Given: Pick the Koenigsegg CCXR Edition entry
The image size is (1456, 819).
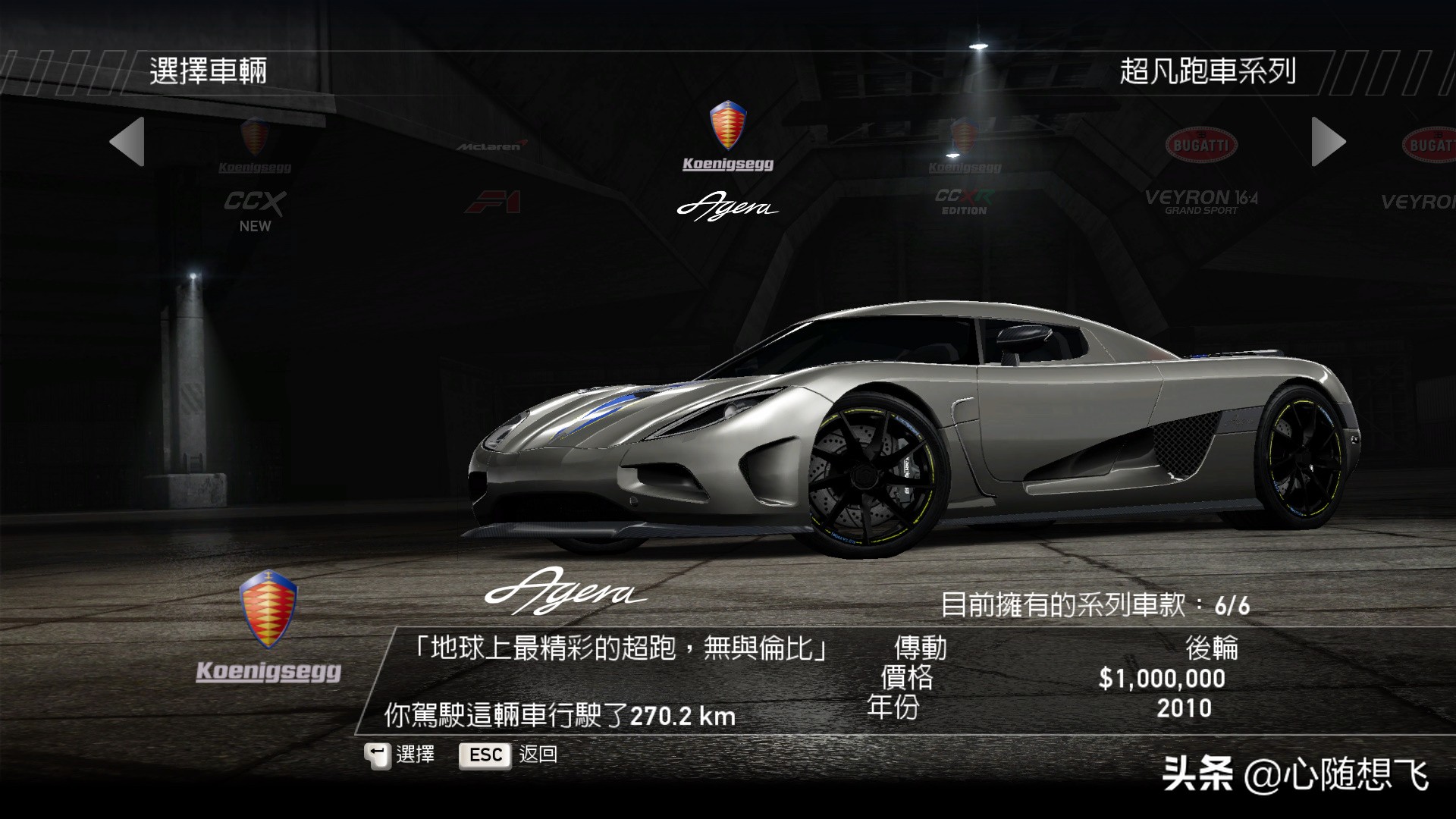Looking at the screenshot, I should click(x=965, y=171).
